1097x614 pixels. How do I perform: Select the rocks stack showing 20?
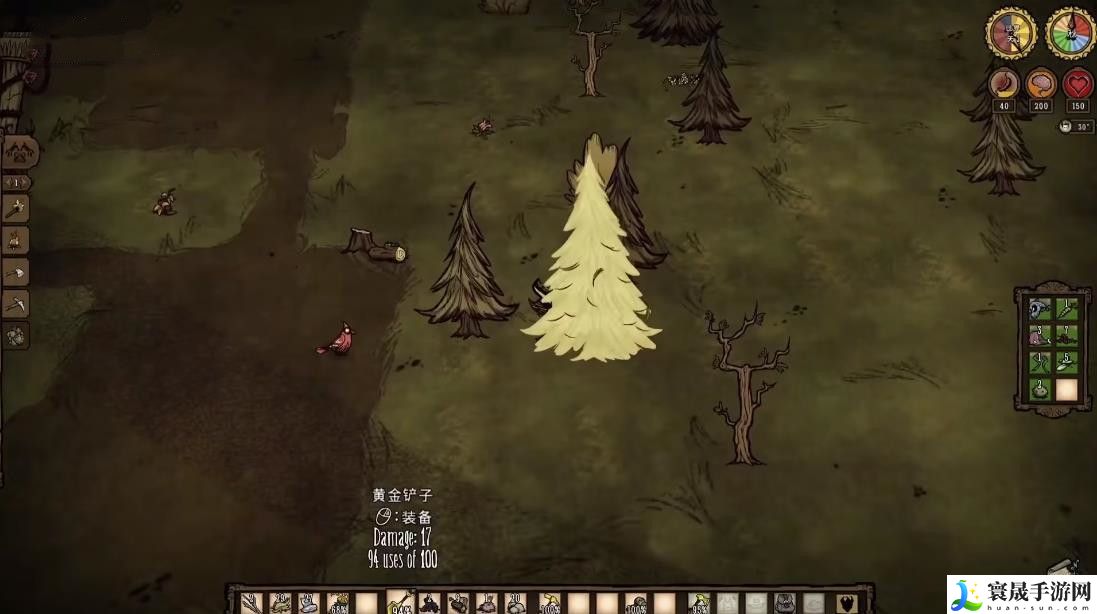click(x=516, y=603)
